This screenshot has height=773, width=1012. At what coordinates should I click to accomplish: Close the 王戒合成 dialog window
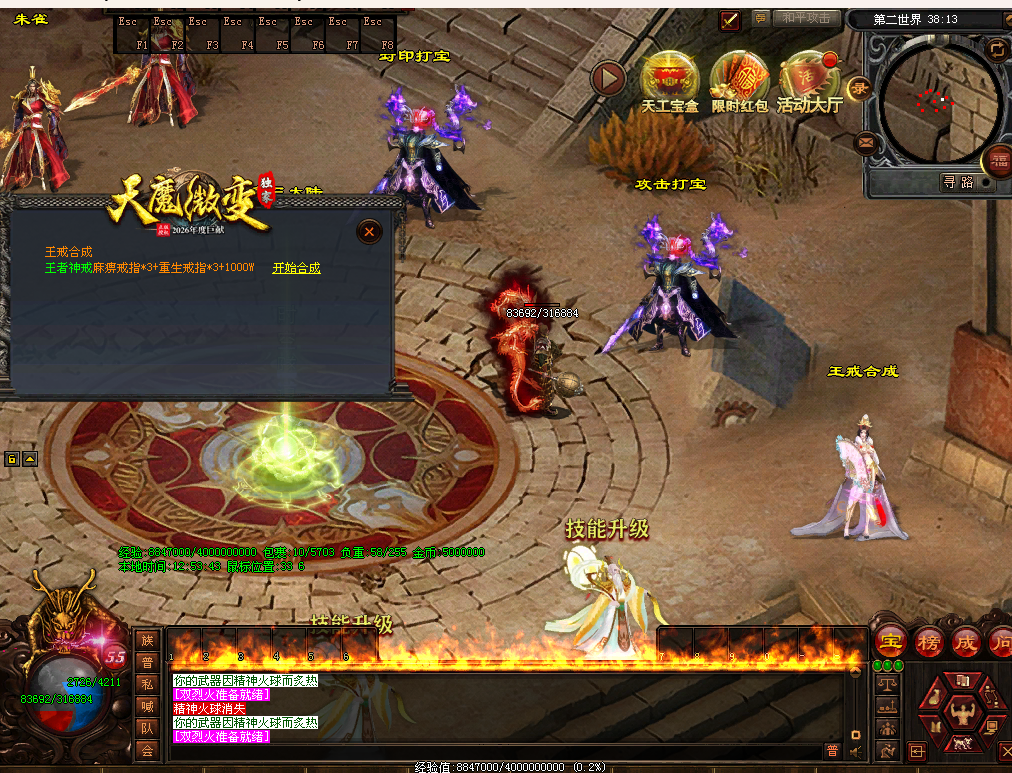(x=370, y=232)
